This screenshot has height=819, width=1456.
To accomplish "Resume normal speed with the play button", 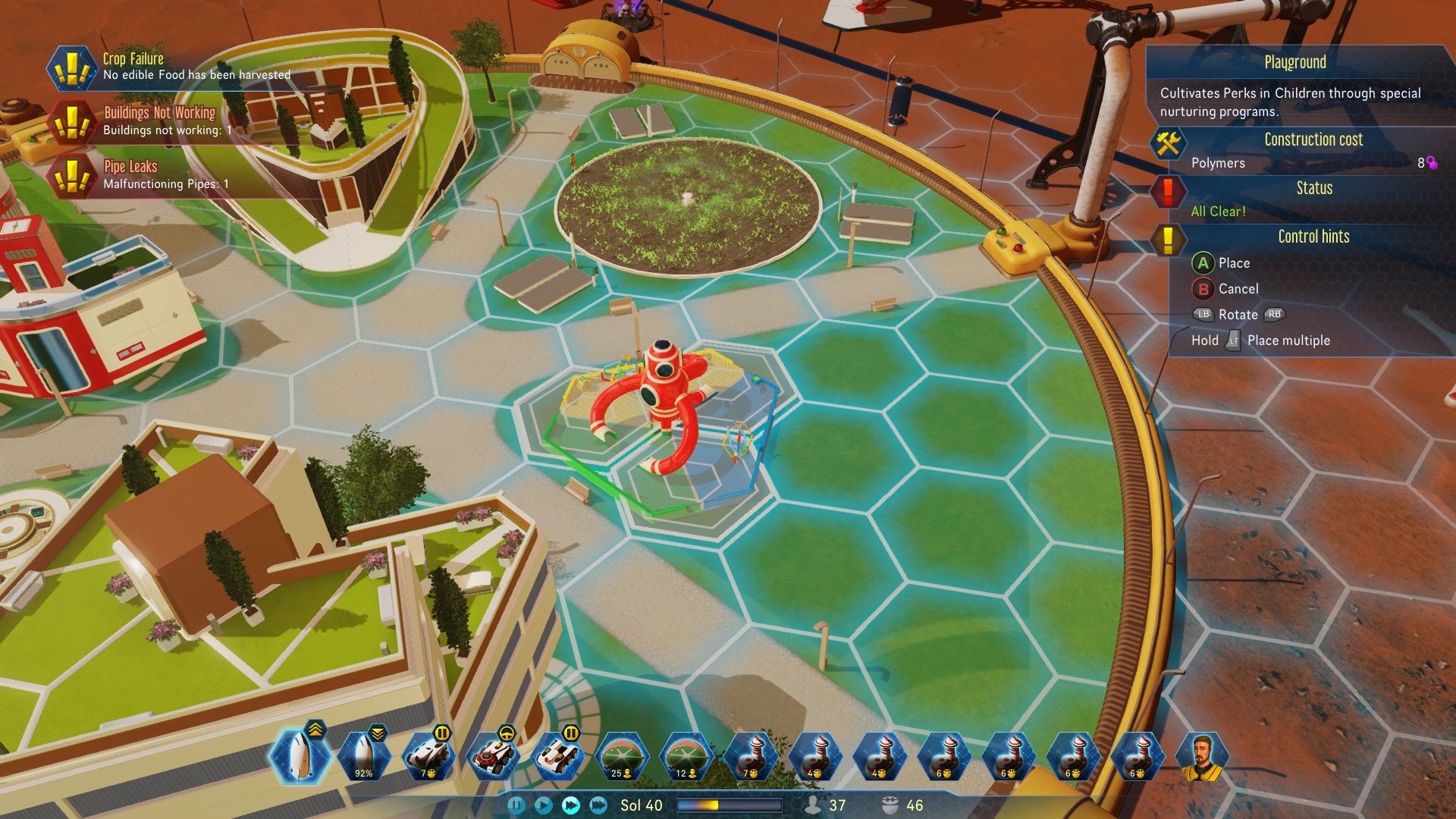I will point(543,805).
